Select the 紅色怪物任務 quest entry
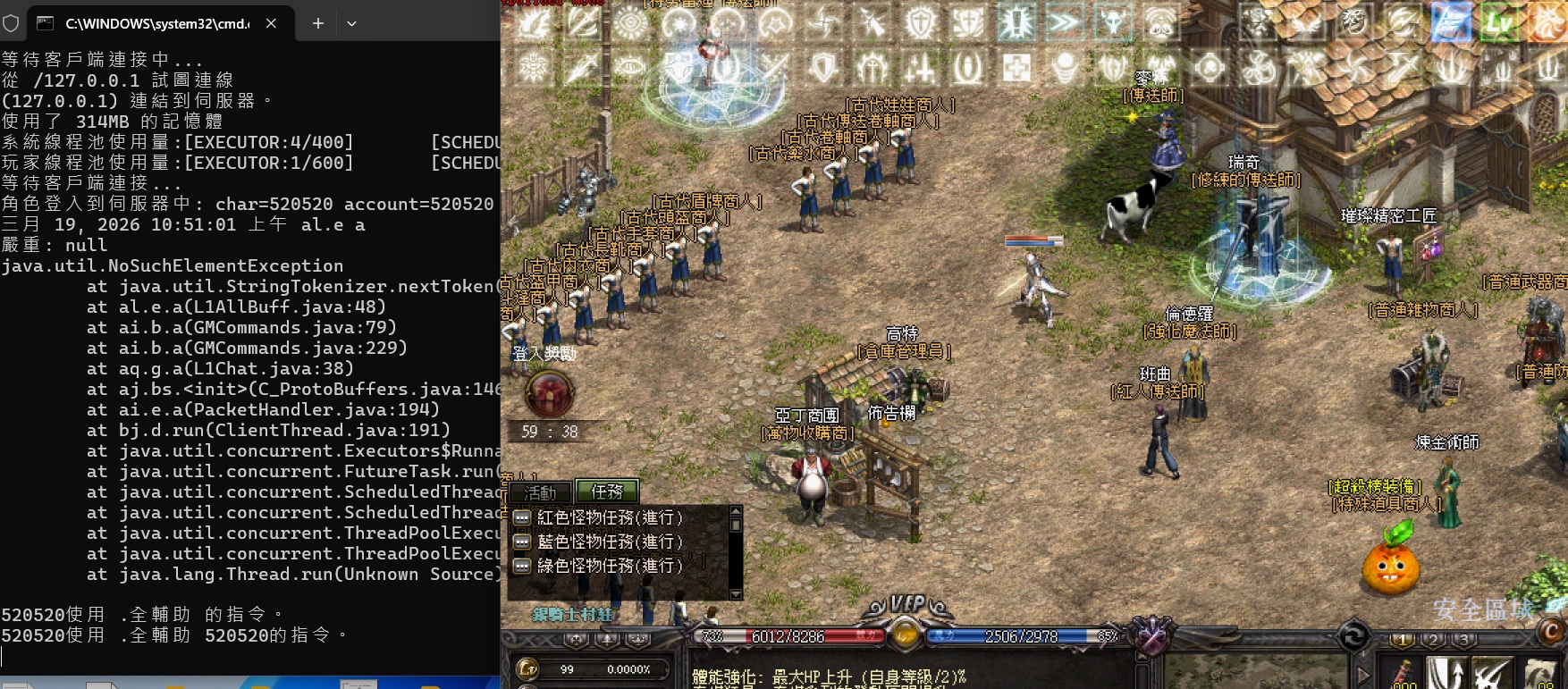Screen dimensions: 1568x689 tap(610, 517)
